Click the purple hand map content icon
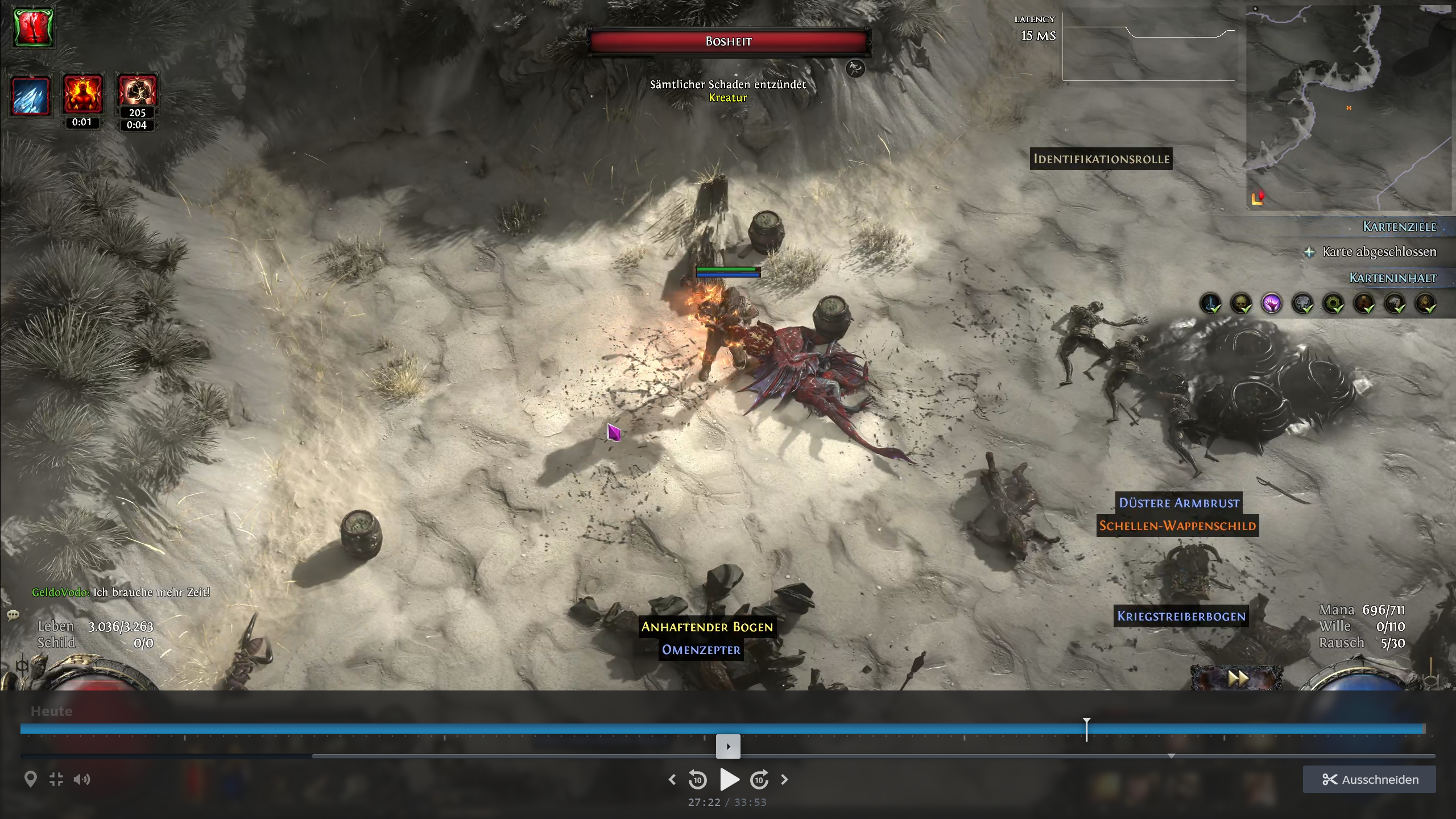The image size is (1456, 819). pos(1272,304)
